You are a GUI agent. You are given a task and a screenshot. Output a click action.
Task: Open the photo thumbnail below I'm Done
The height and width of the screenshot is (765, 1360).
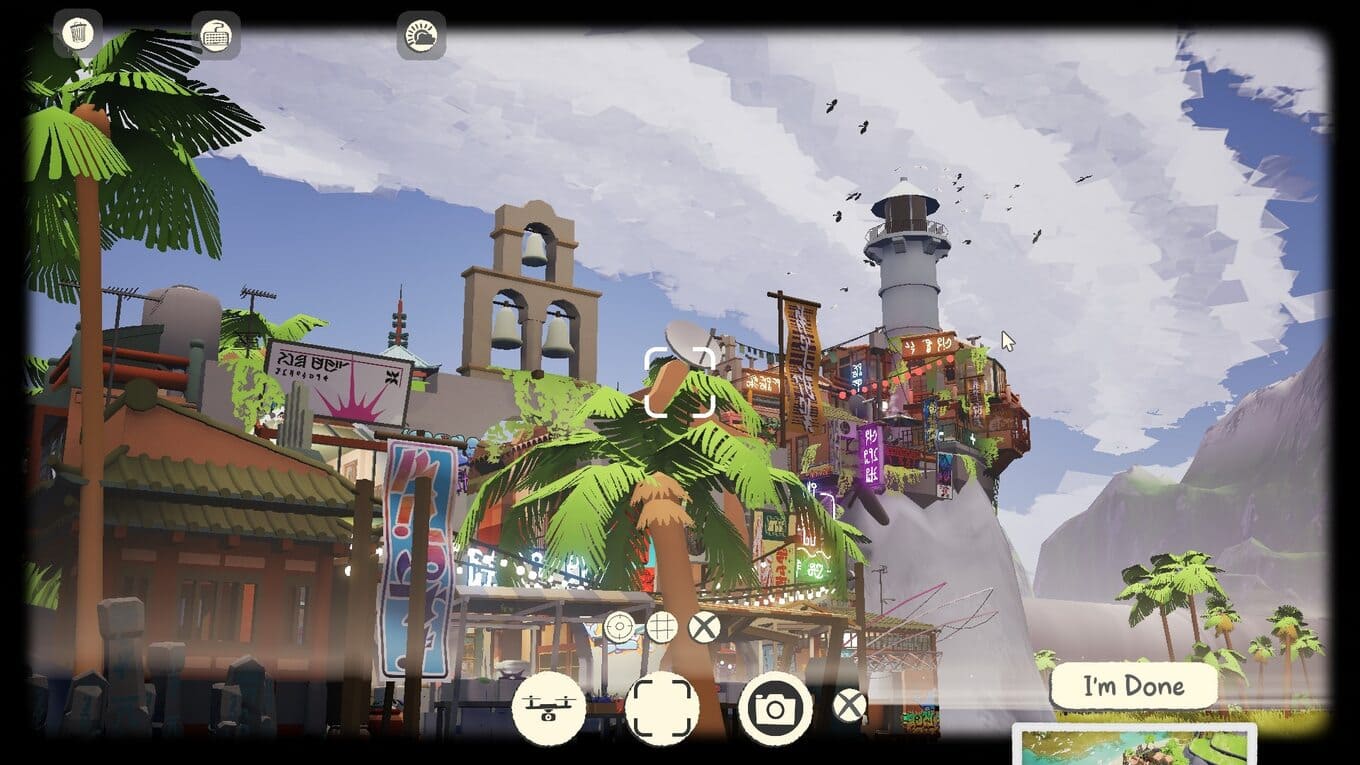pos(1134,746)
